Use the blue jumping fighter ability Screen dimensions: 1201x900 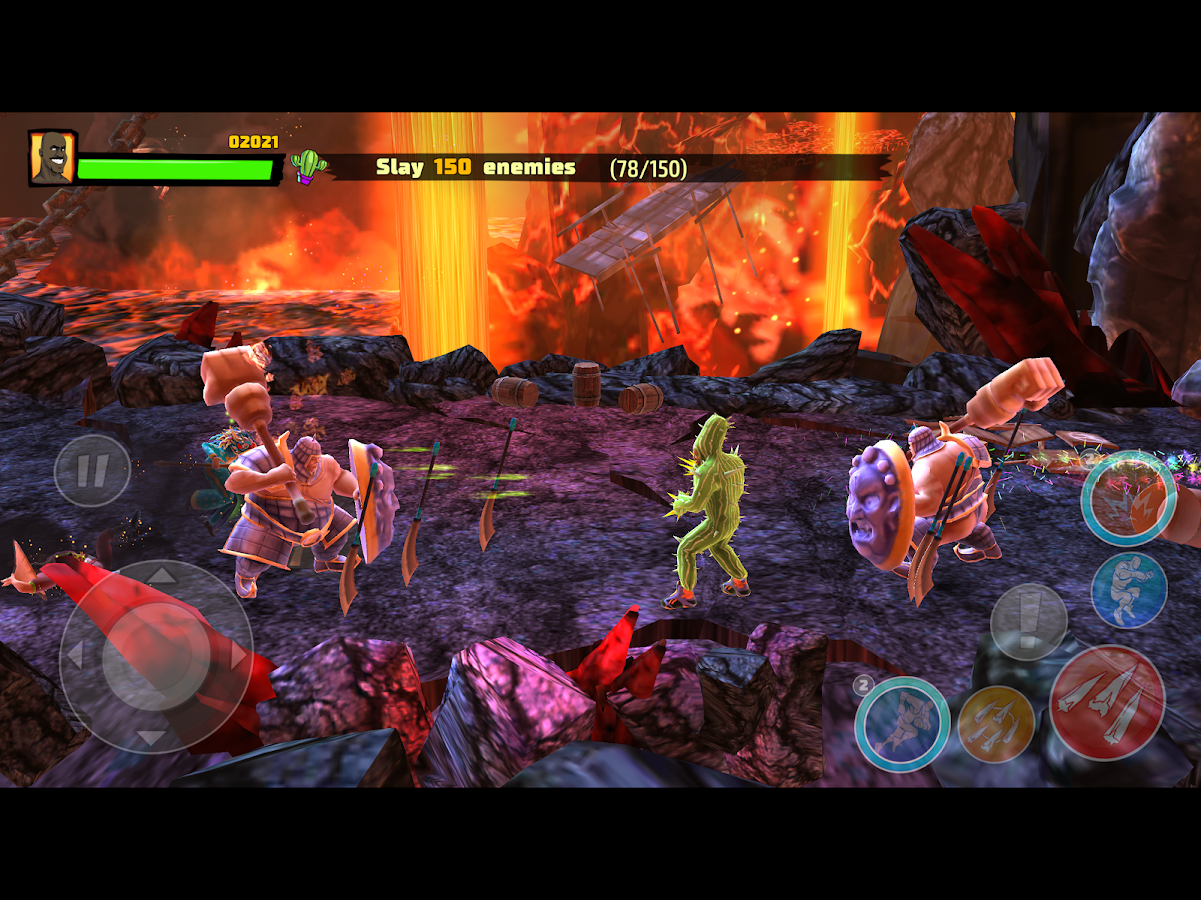tap(1129, 590)
